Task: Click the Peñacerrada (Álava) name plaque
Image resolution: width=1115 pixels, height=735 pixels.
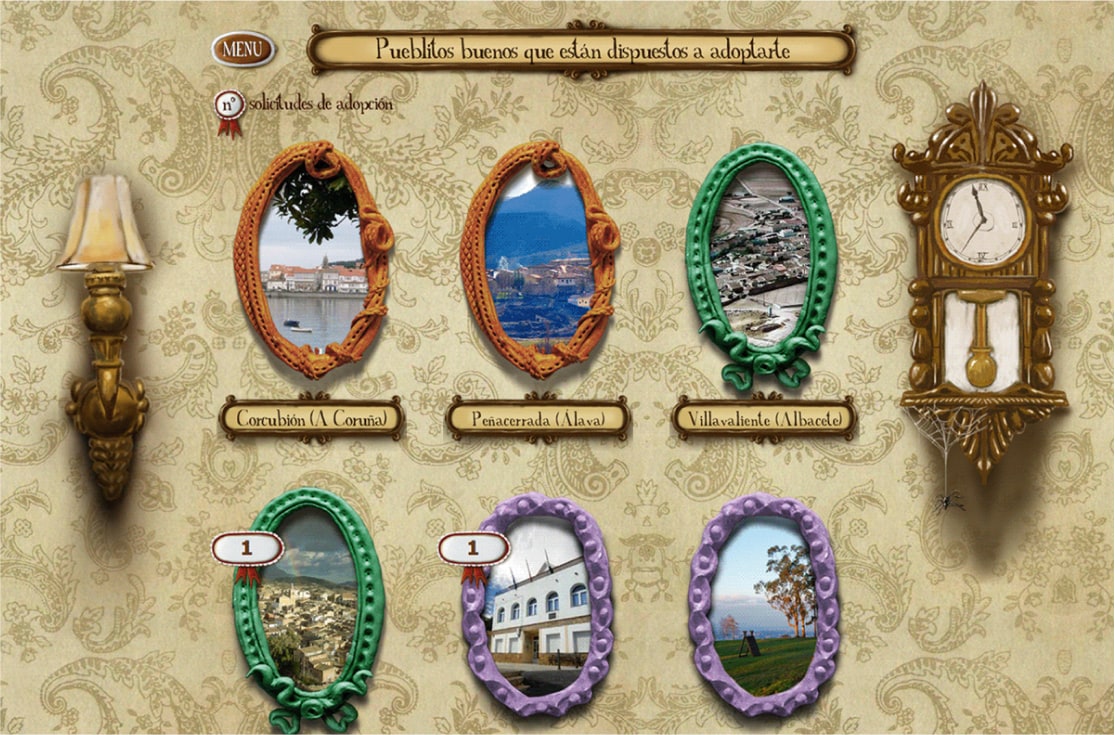Action: (x=538, y=420)
